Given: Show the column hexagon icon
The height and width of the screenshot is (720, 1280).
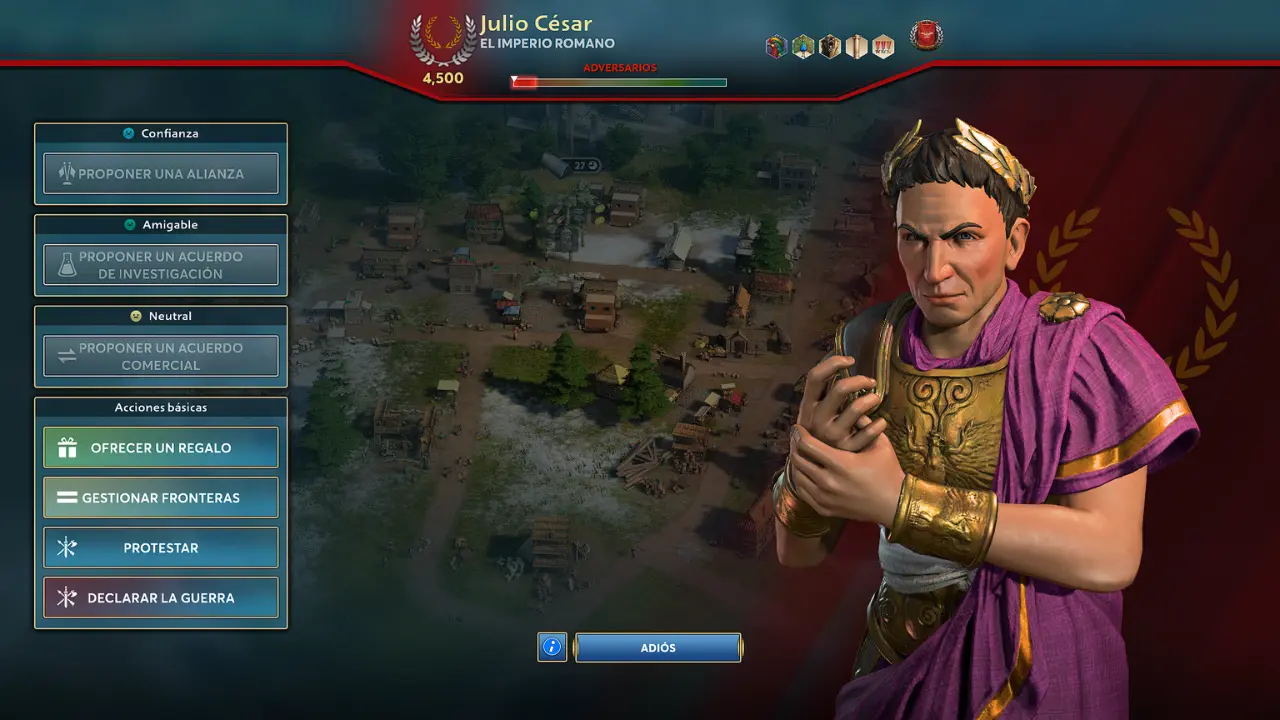Looking at the screenshot, I should [x=856, y=47].
